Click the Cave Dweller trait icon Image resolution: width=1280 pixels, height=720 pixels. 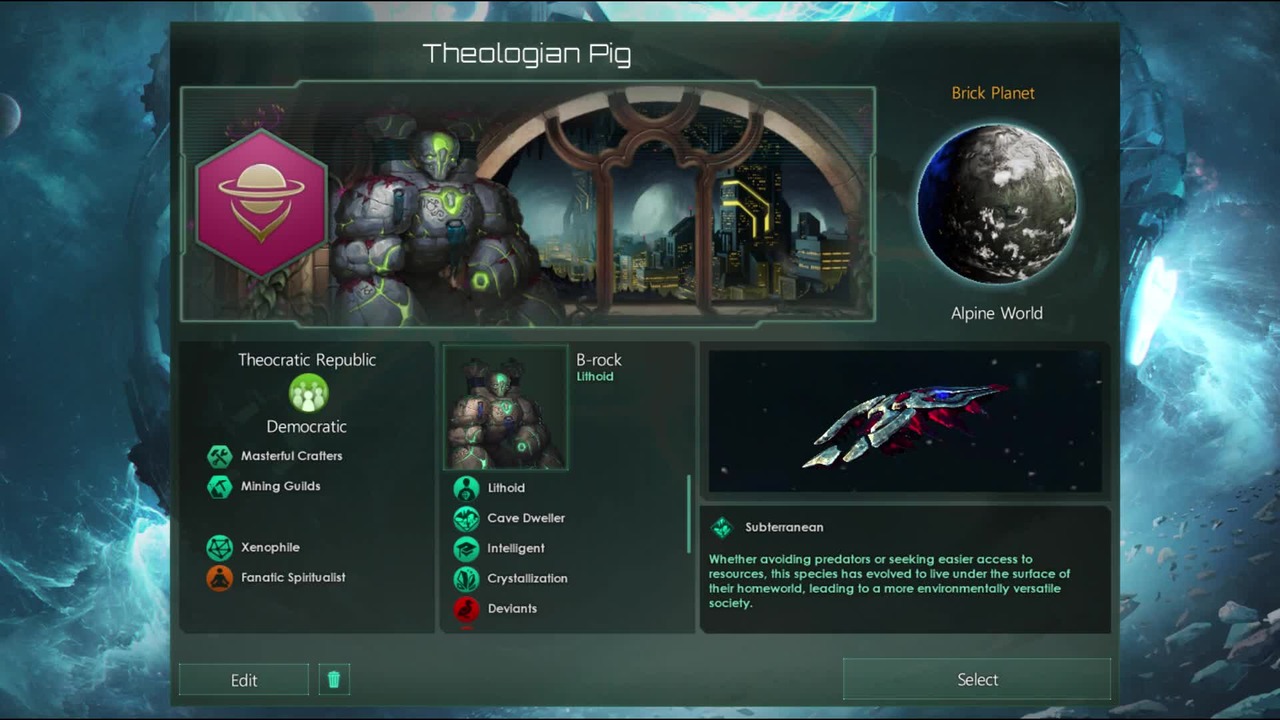(466, 518)
